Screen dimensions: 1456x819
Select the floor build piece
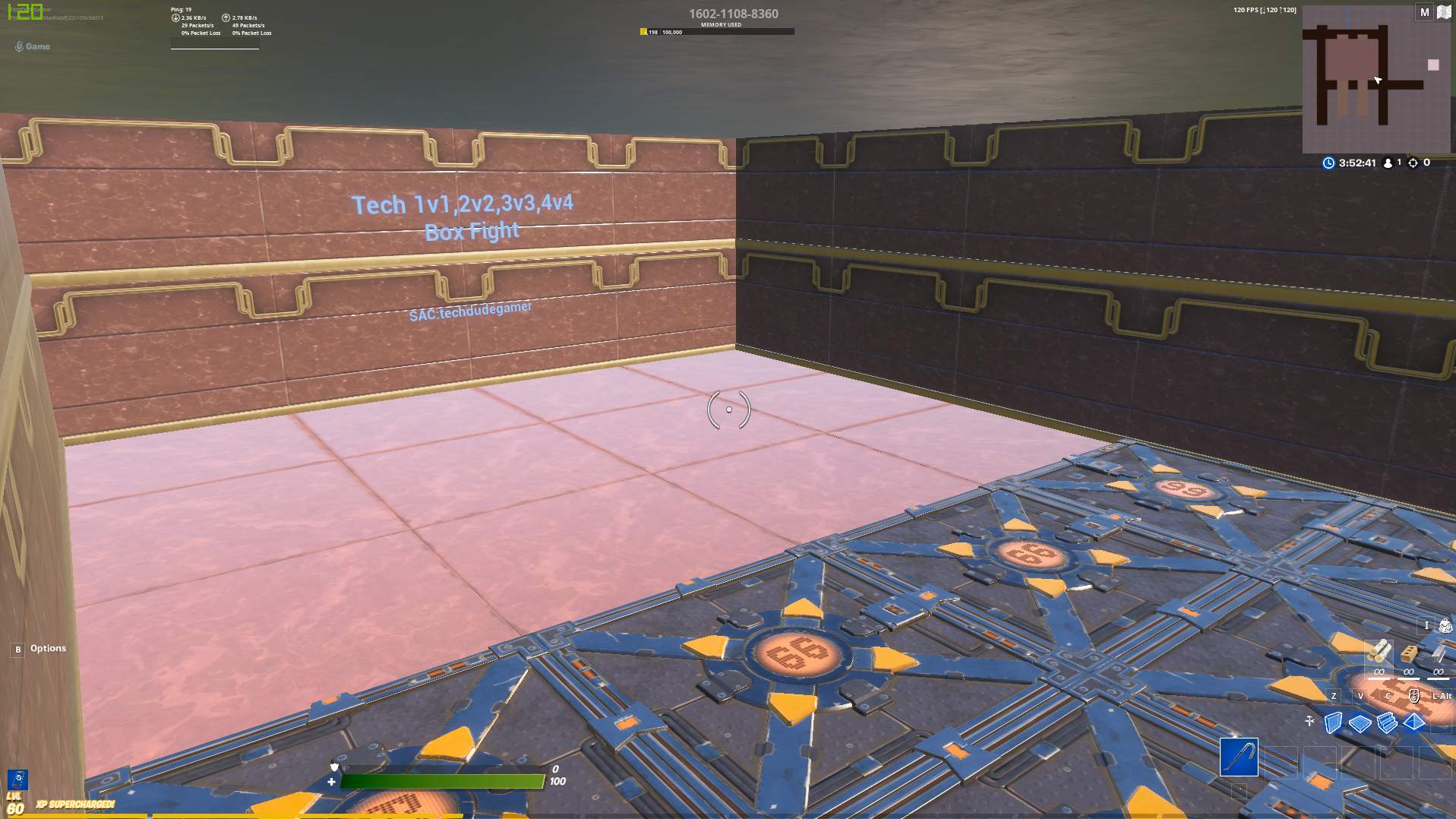coord(1359,723)
